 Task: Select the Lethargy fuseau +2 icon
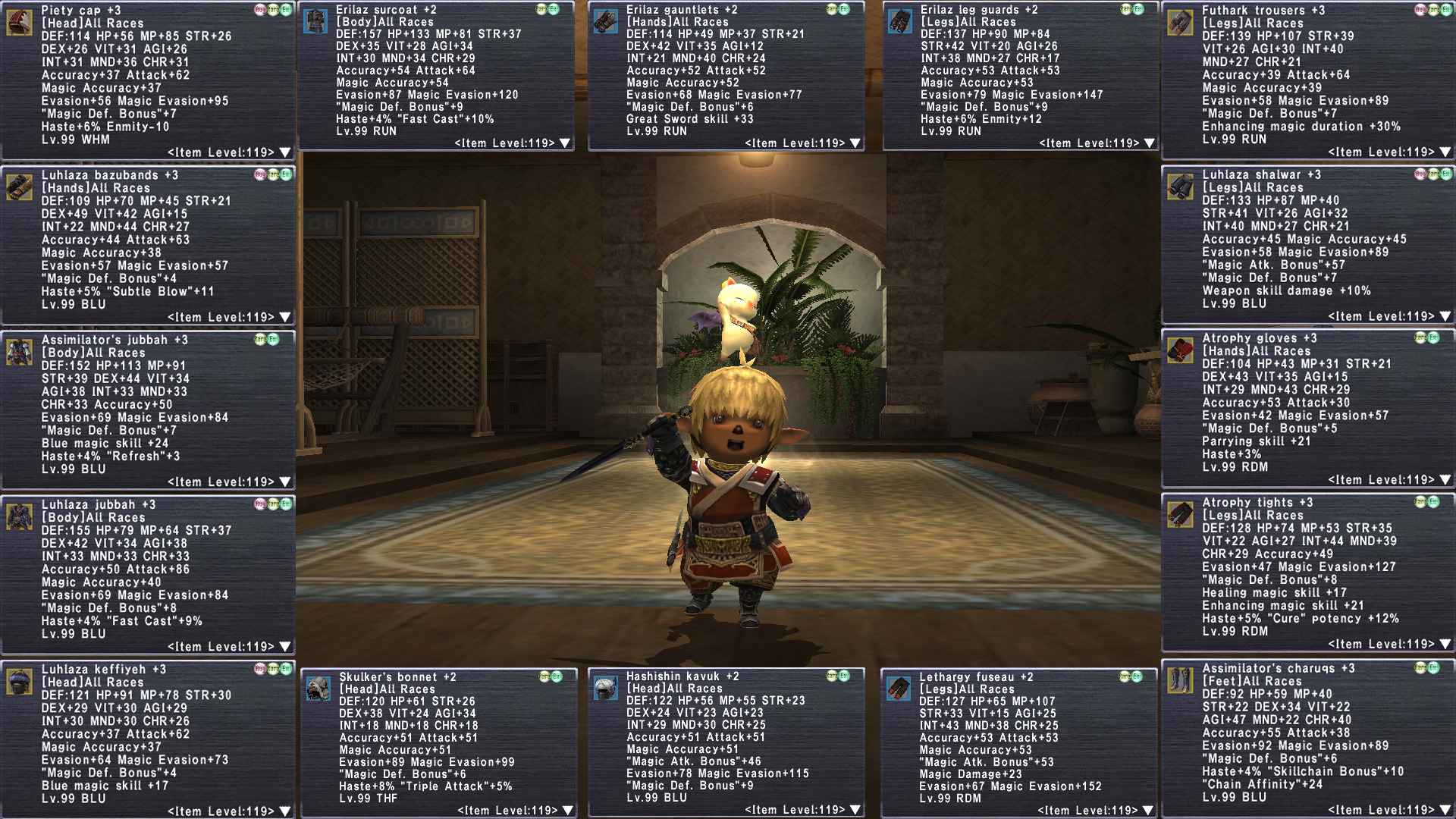(x=898, y=688)
